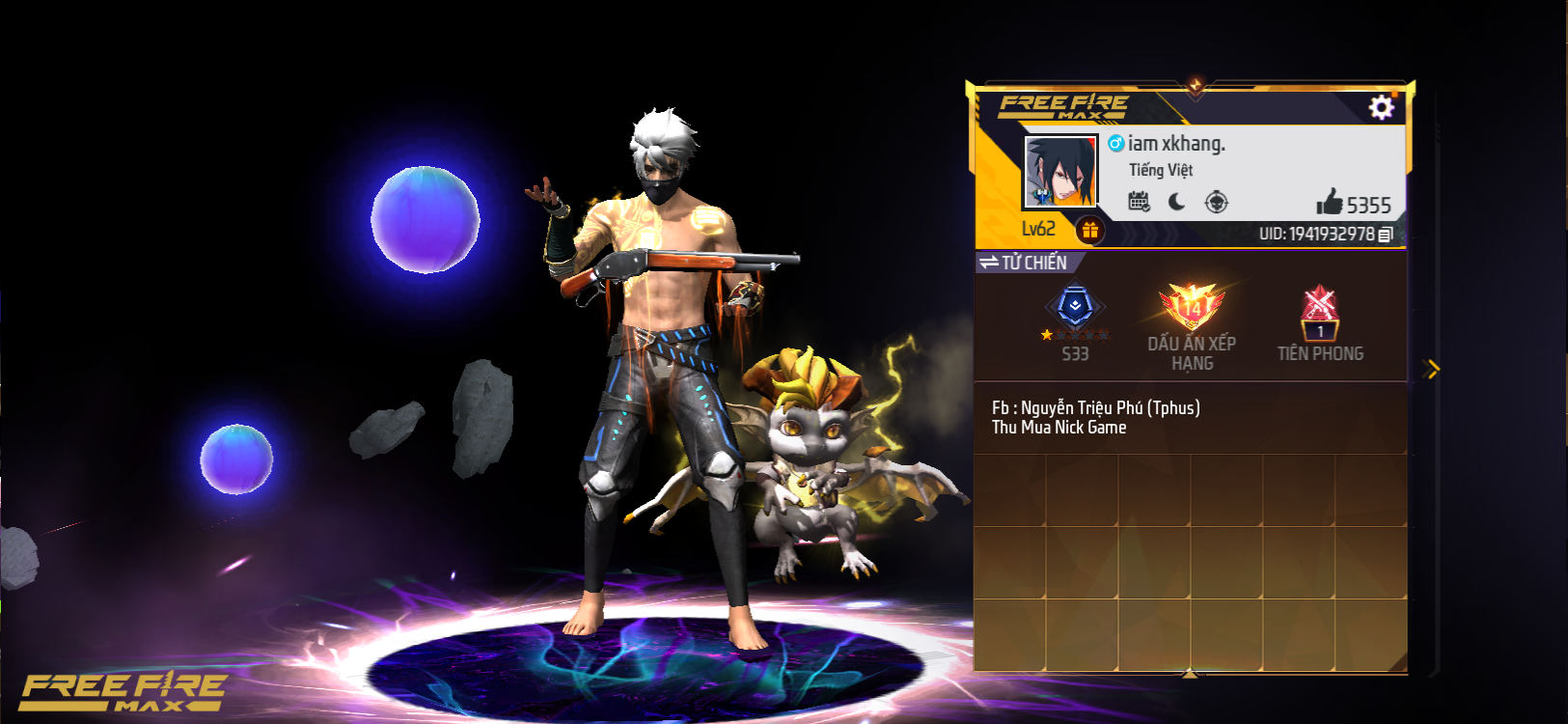Click the crescent moon status icon
1568x724 pixels.
point(1178,202)
